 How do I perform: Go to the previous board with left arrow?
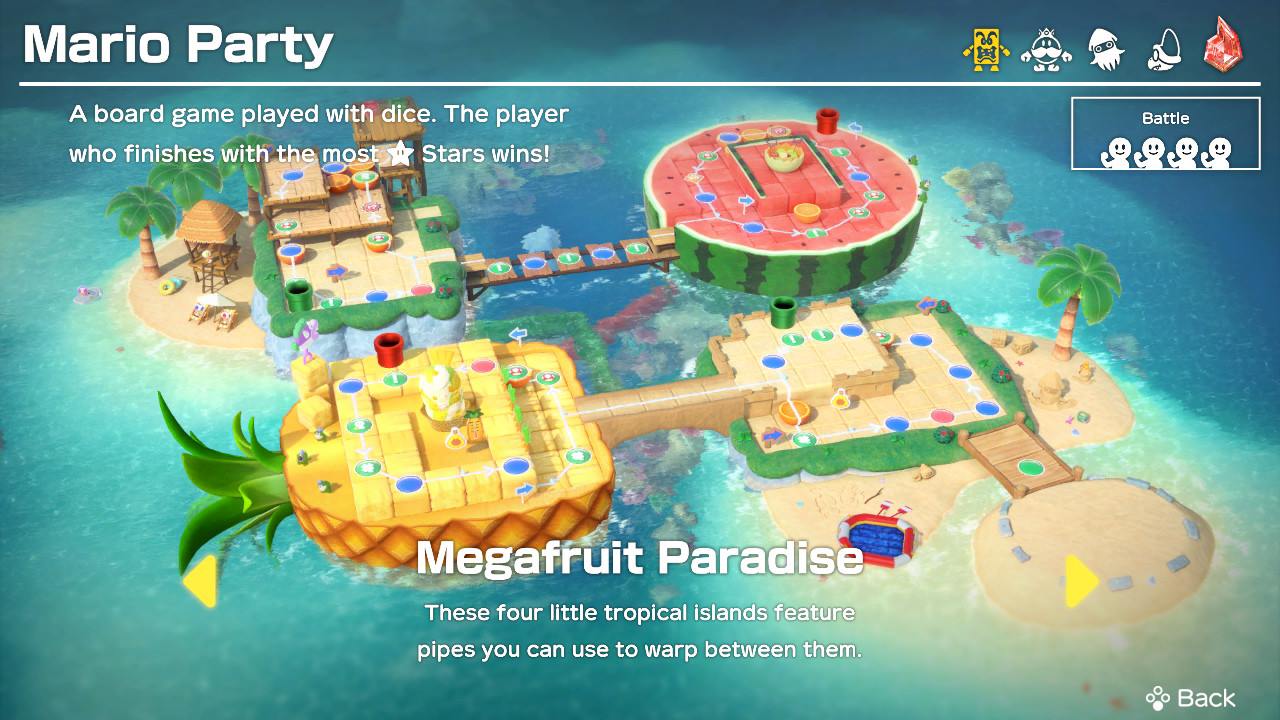[x=200, y=580]
